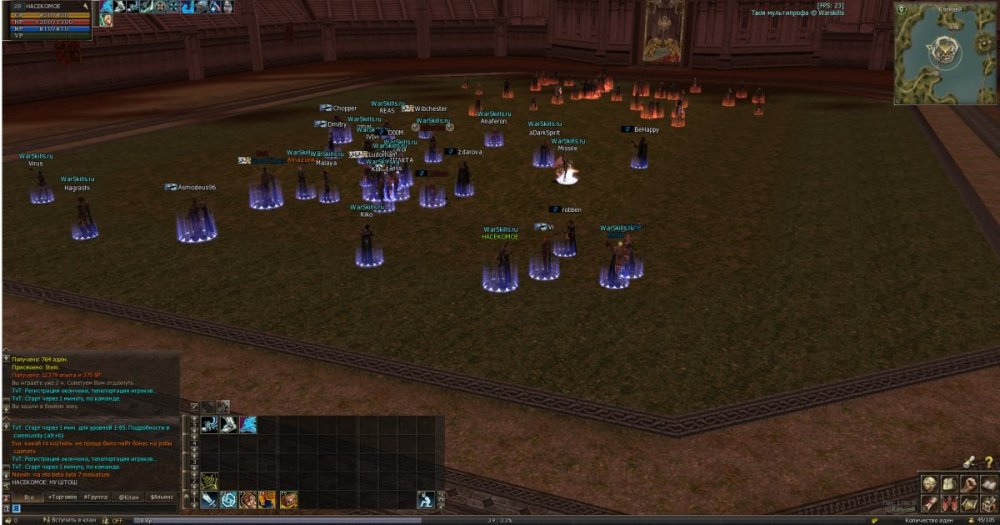Open the map parchment icon in menu
Viewport: 1000px width, 525px height.
pos(968,503)
